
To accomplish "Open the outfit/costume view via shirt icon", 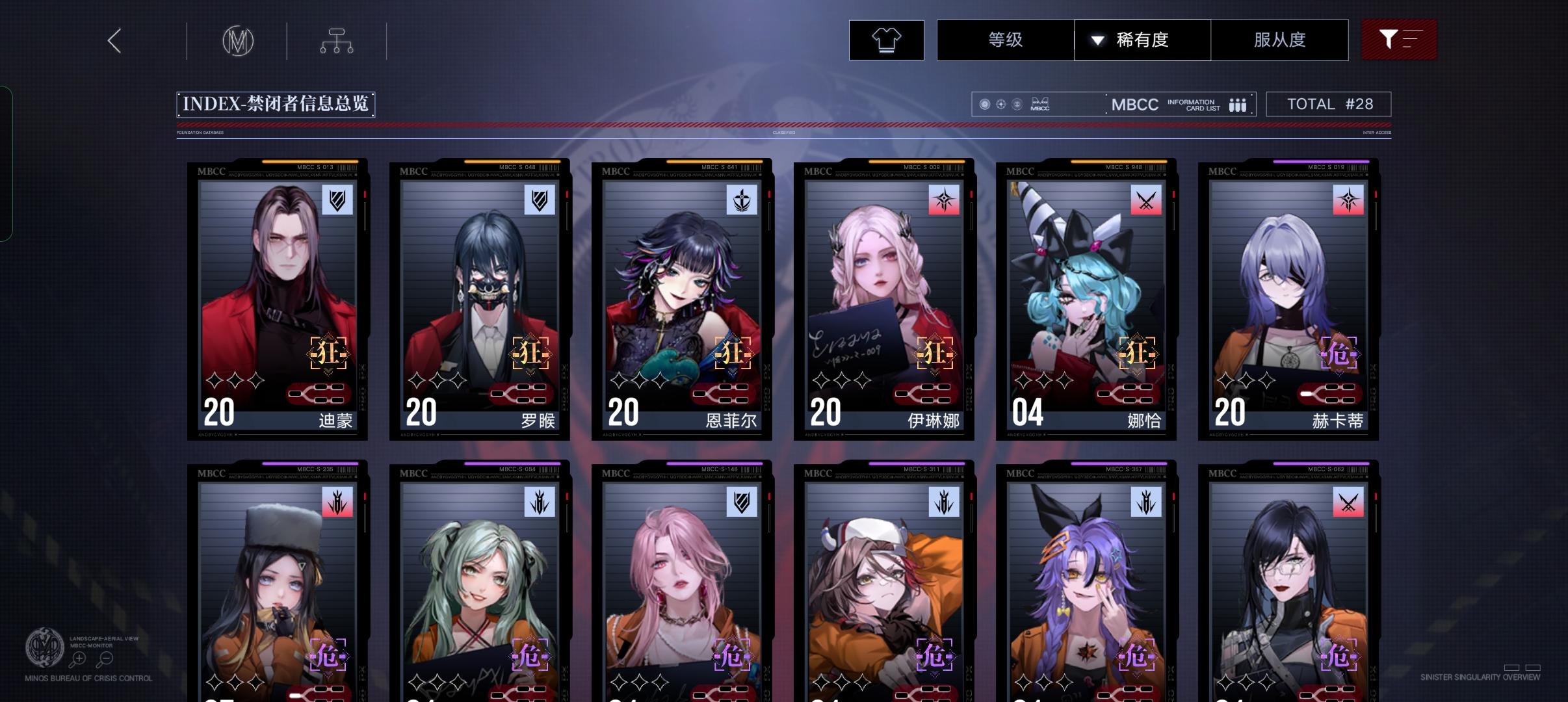I will 887,40.
